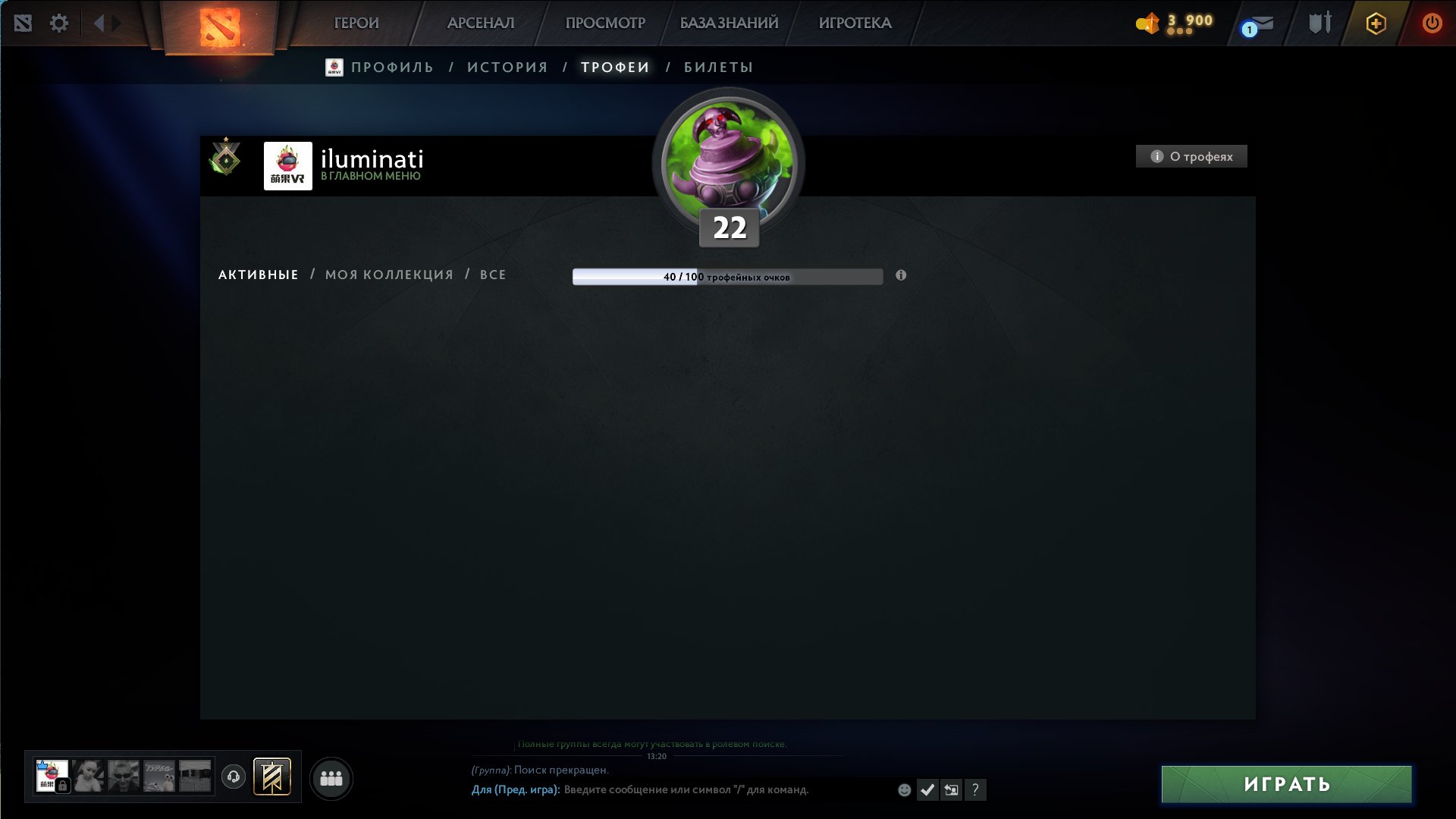Open ТРОФЕИ tab options via БИЛЕТЫ
The height and width of the screenshot is (819, 1456).
coord(716,67)
